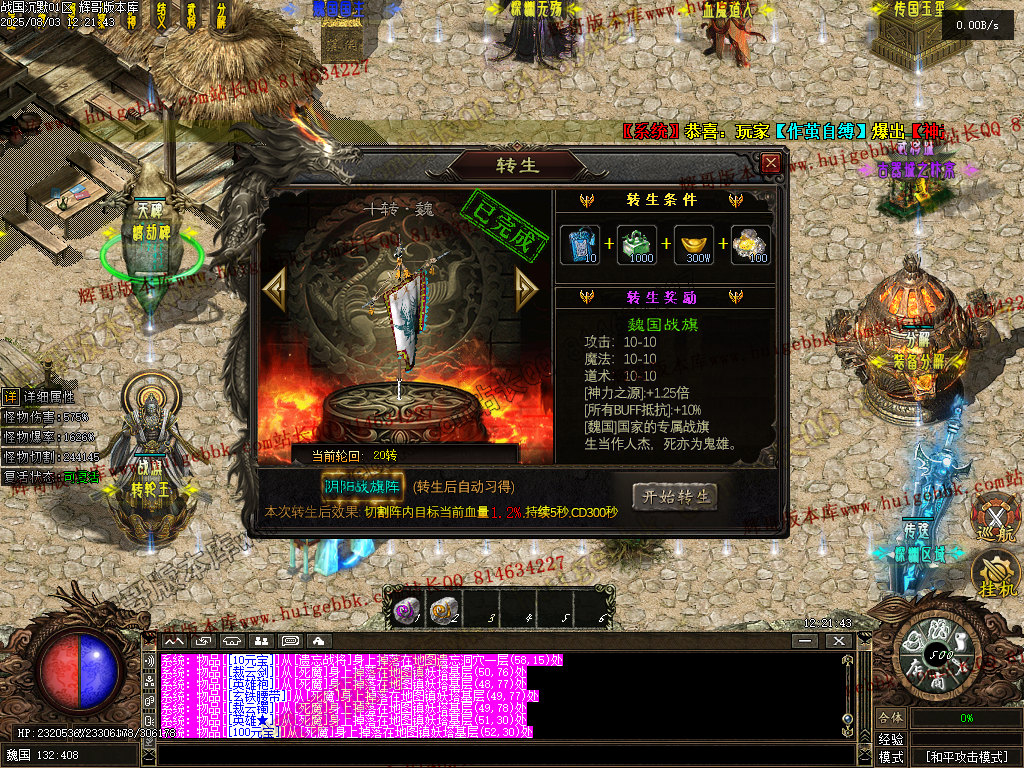The width and height of the screenshot is (1024, 768).
Task: Toggle 巡航 auto-patrol round button
Action: click(x=995, y=517)
